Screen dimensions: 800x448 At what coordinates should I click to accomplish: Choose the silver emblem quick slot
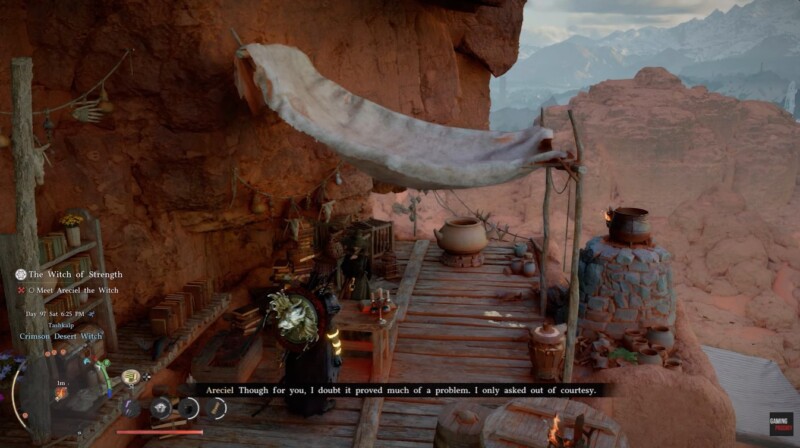[159, 407]
